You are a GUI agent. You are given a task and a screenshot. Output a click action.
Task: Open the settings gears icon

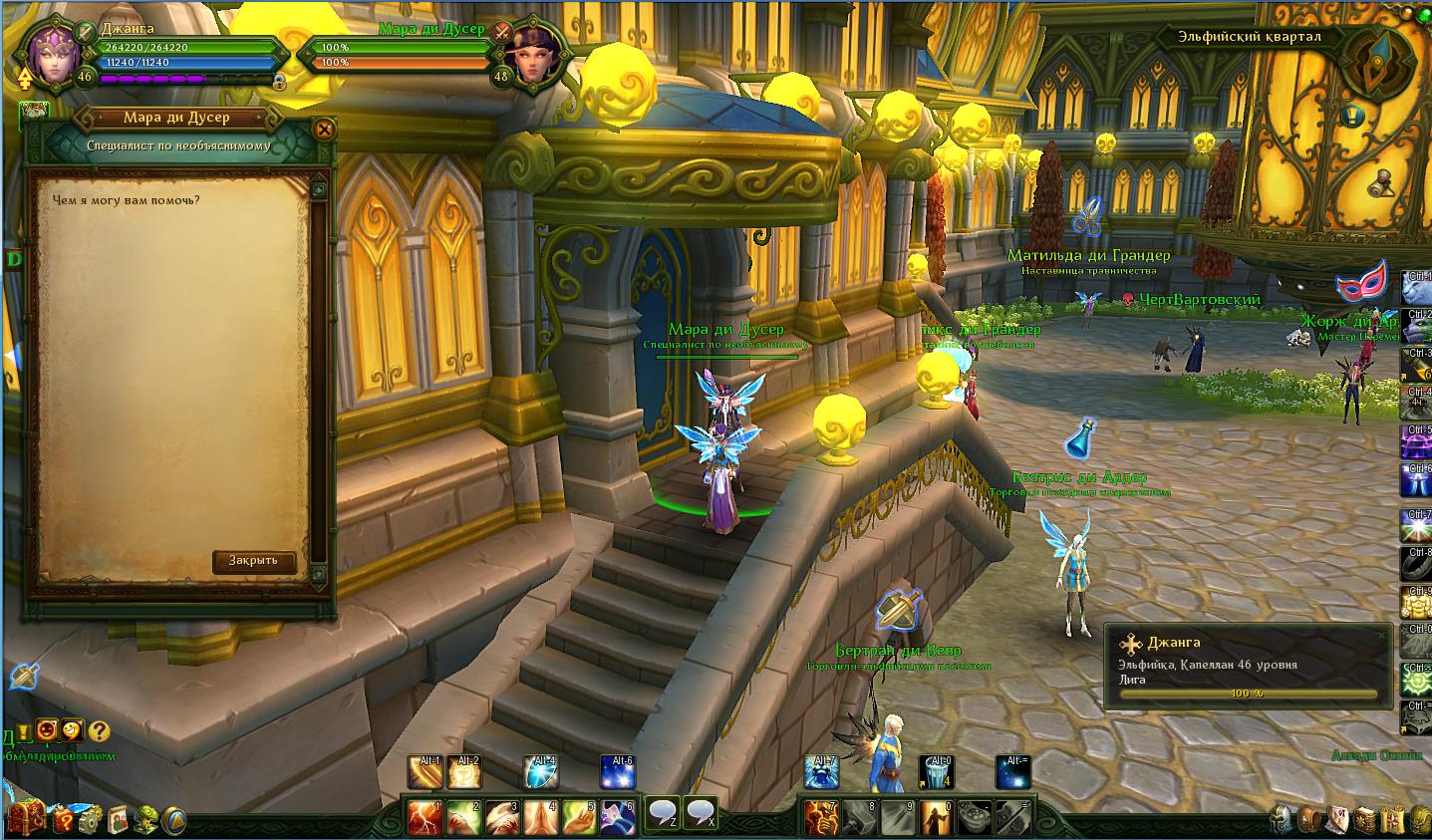point(90,820)
